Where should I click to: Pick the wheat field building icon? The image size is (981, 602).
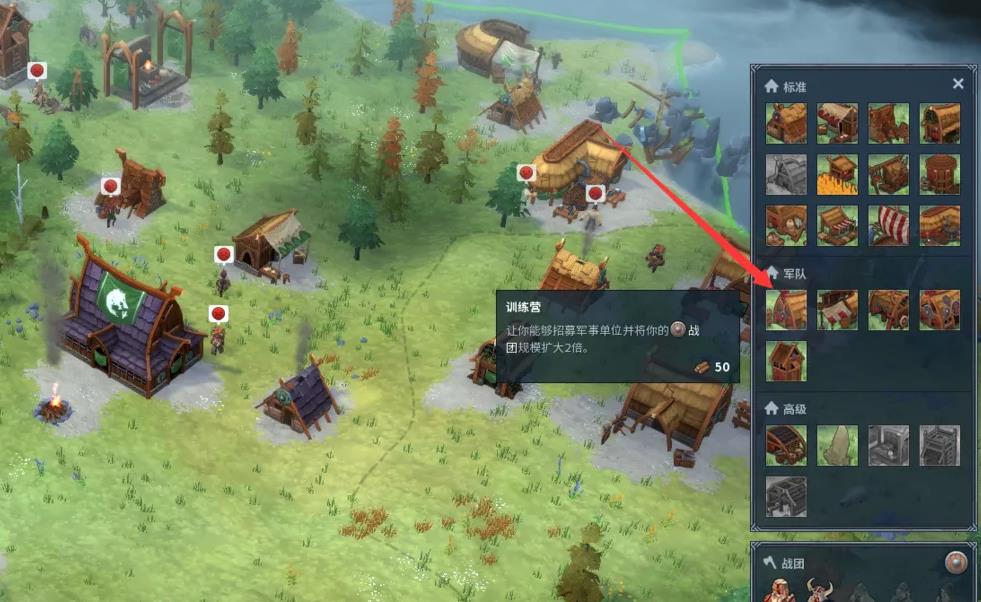[837, 174]
